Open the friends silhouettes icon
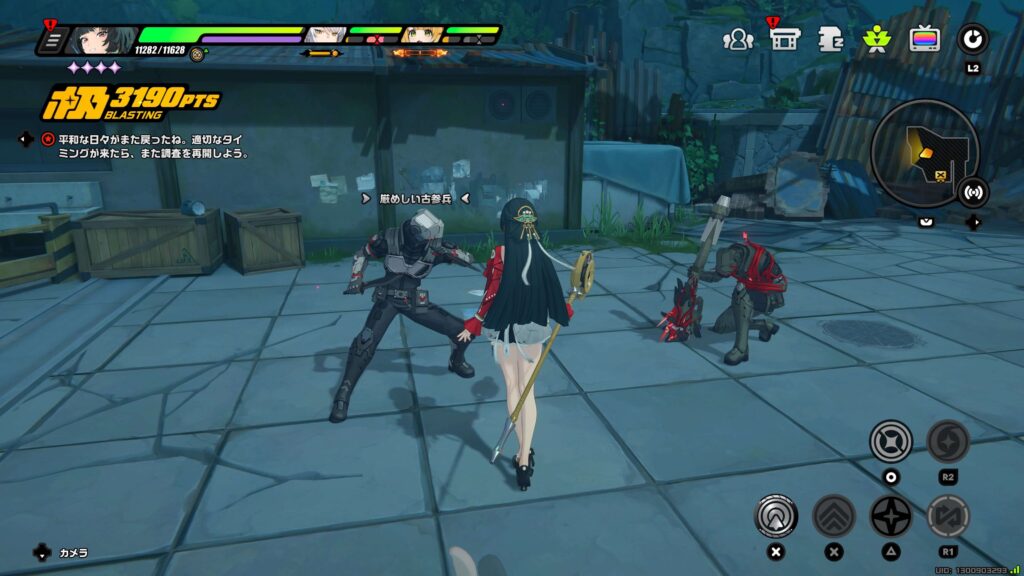The image size is (1024, 576). [738, 39]
